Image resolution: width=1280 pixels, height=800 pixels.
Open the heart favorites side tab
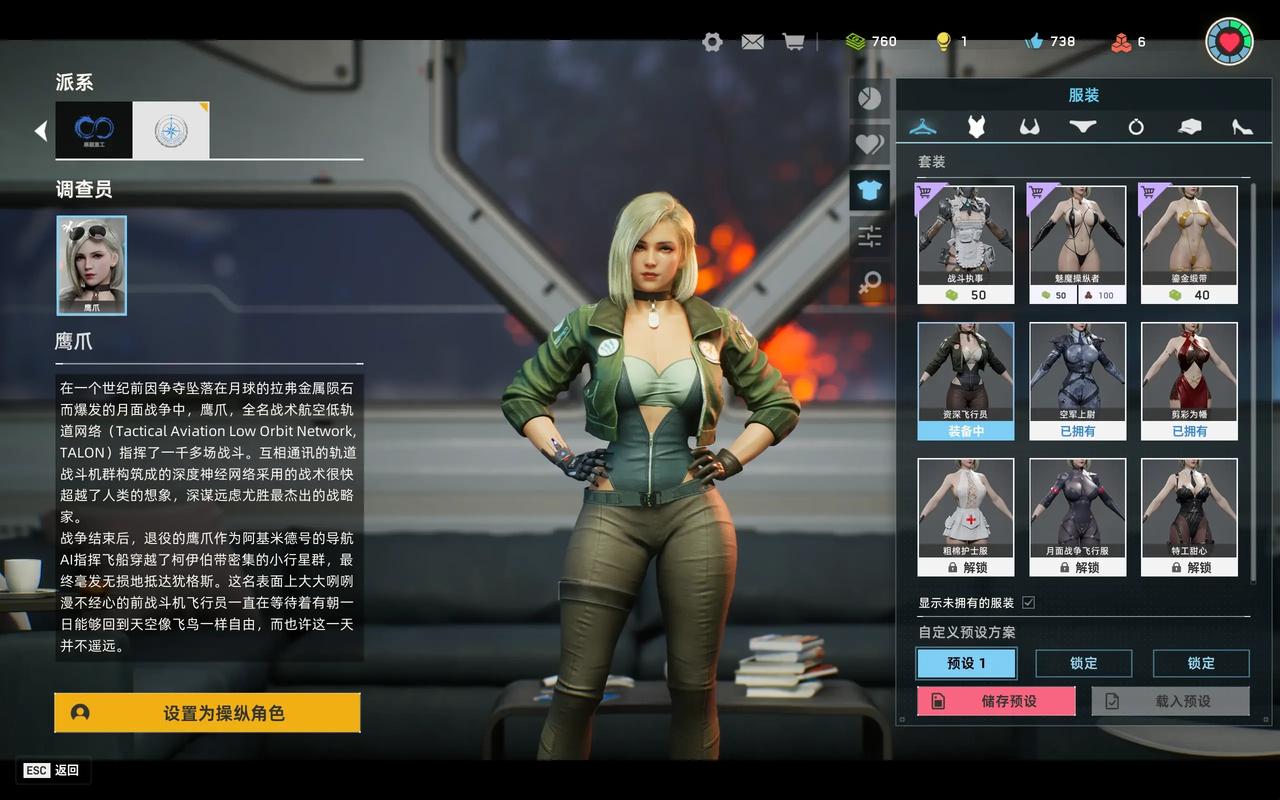pos(869,144)
